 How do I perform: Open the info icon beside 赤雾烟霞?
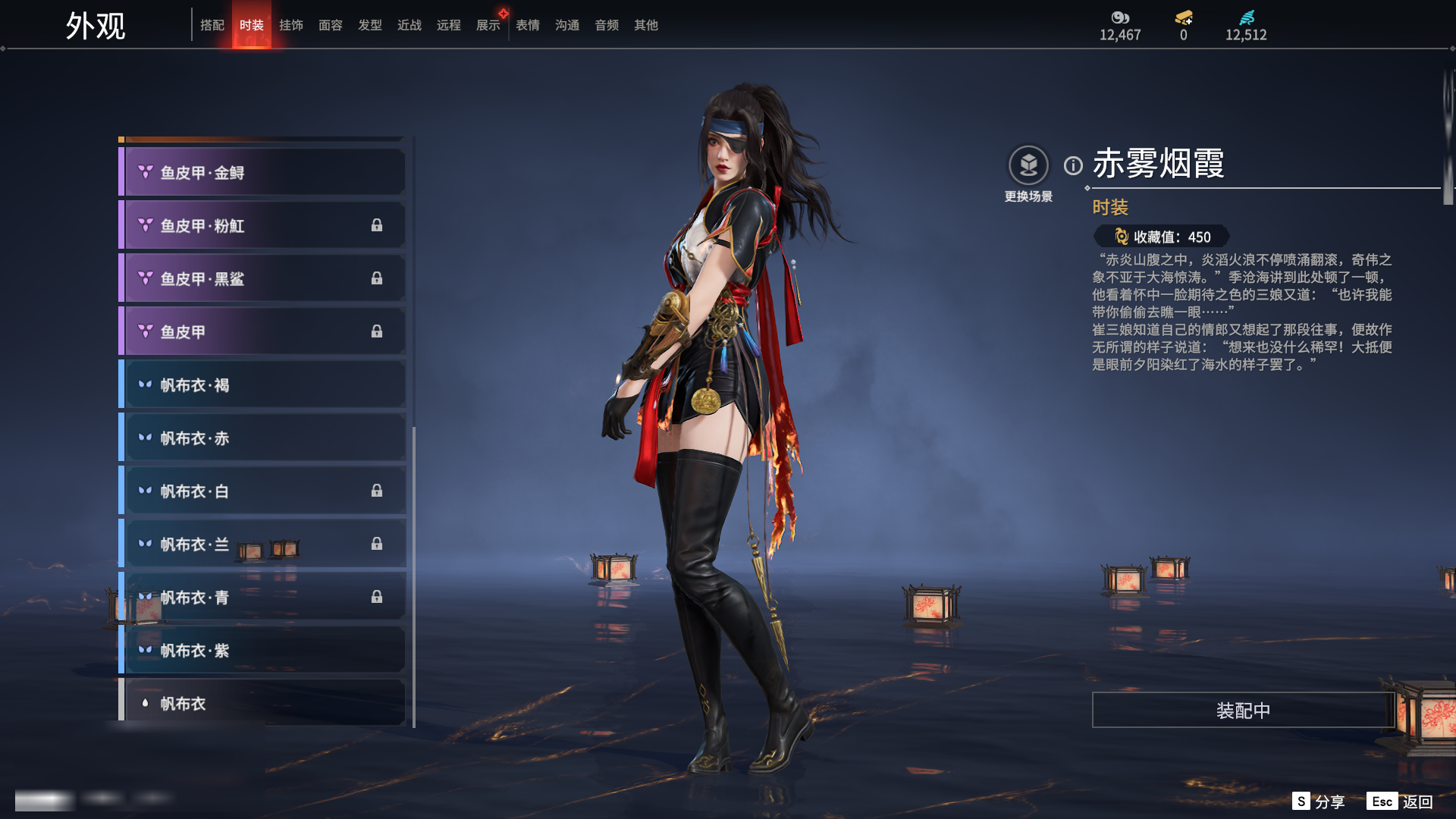(1073, 165)
